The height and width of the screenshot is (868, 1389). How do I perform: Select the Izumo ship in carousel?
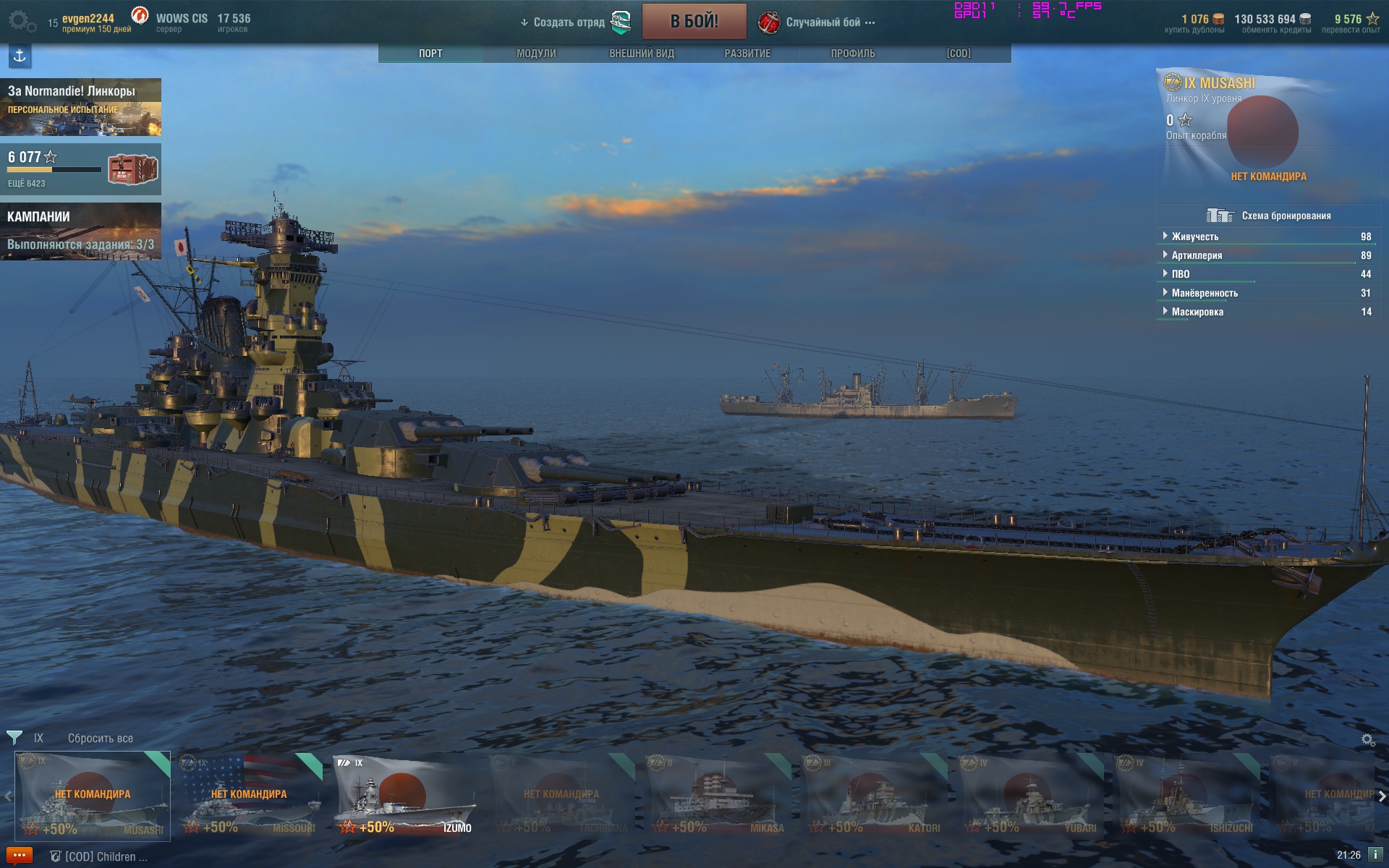click(x=405, y=796)
